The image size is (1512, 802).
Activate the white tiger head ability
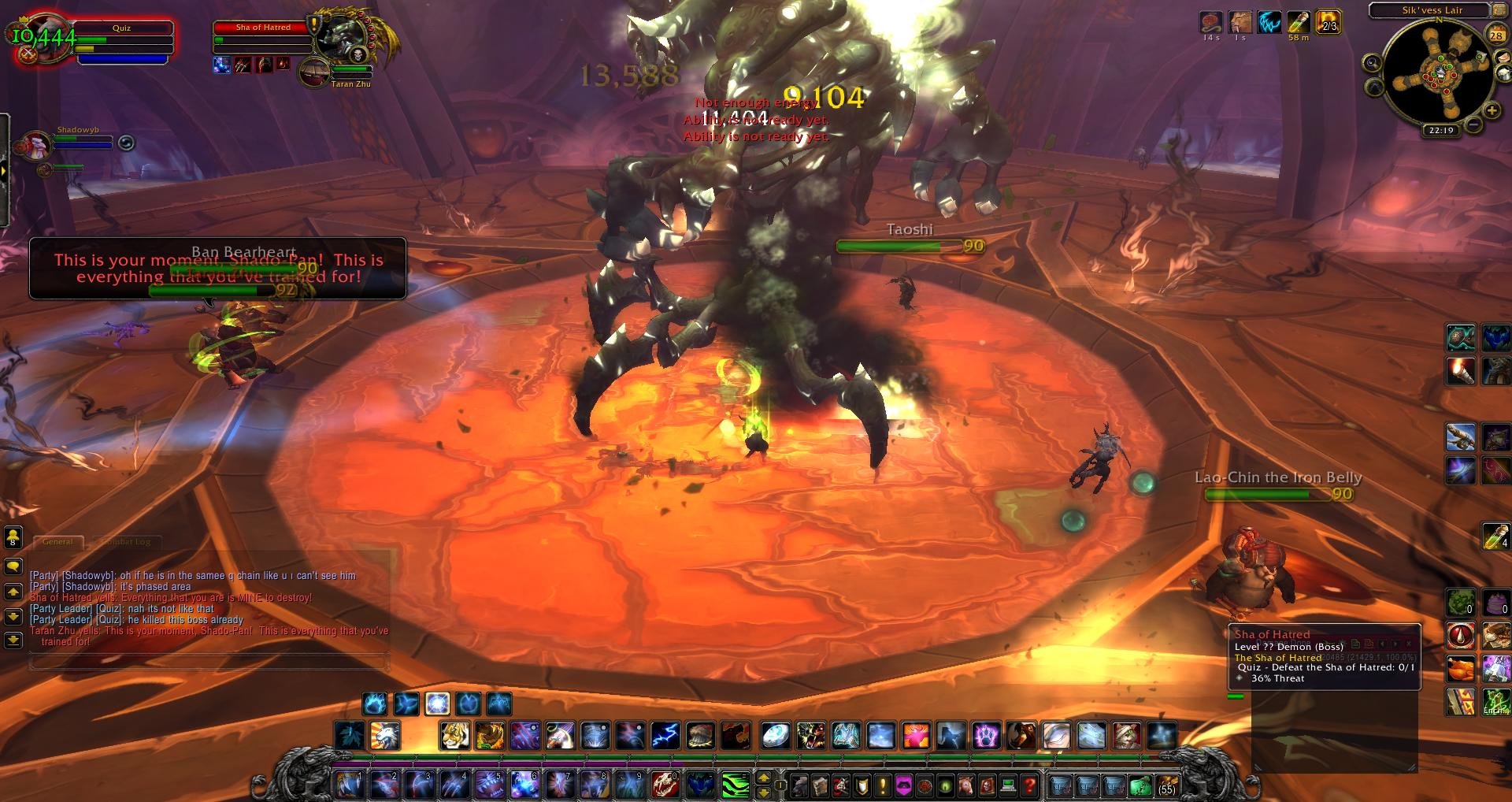tap(386, 736)
